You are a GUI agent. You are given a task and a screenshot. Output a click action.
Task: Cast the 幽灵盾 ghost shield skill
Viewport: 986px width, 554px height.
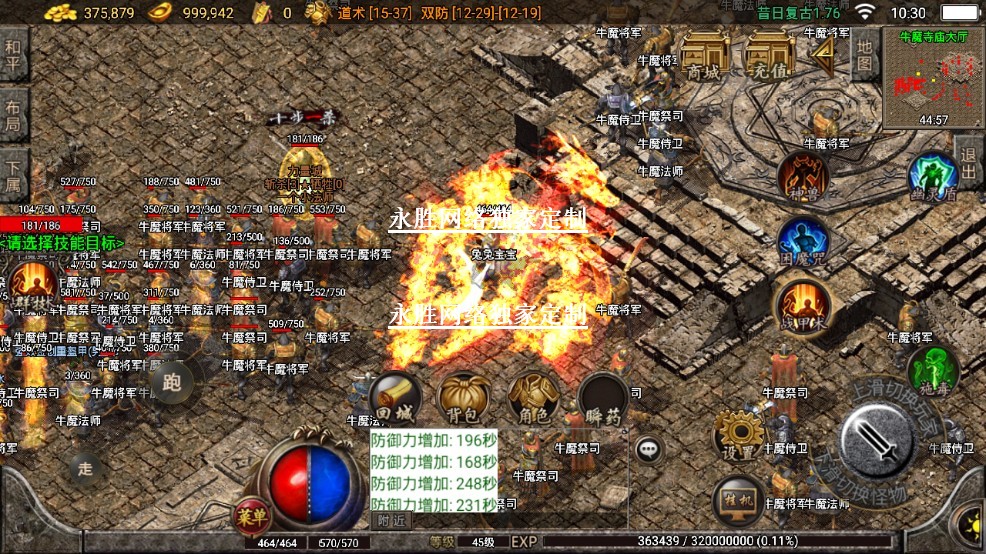pyautogui.click(x=932, y=177)
